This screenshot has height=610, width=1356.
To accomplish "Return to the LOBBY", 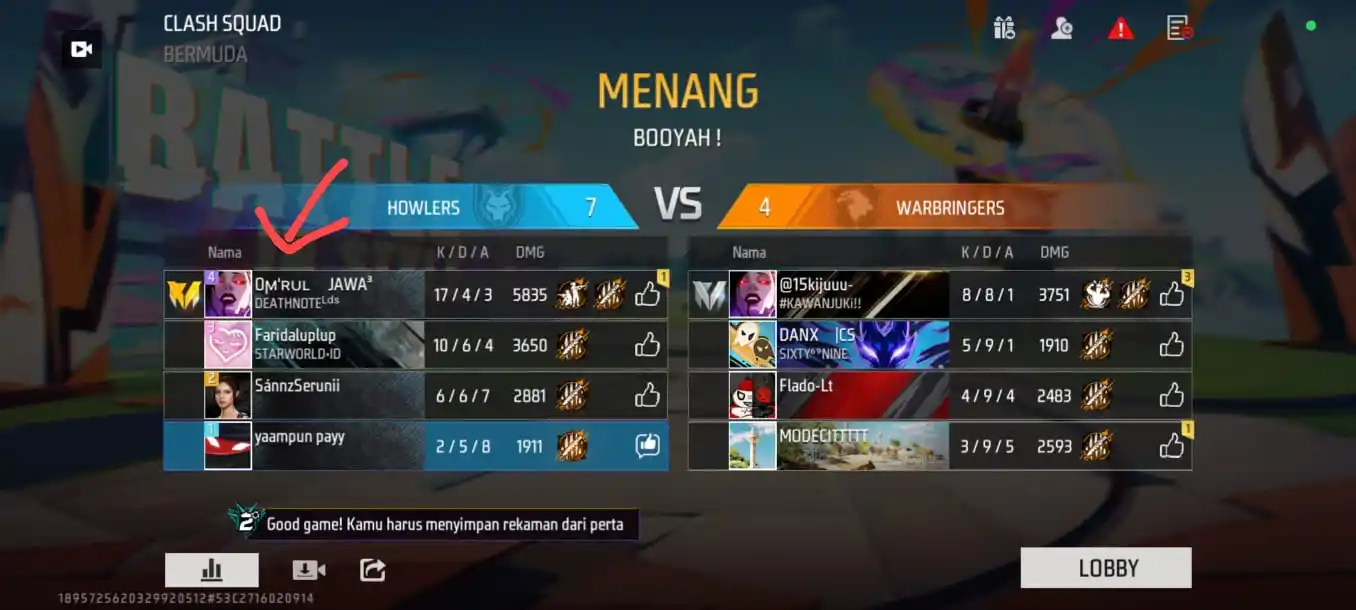I will 1106,568.
